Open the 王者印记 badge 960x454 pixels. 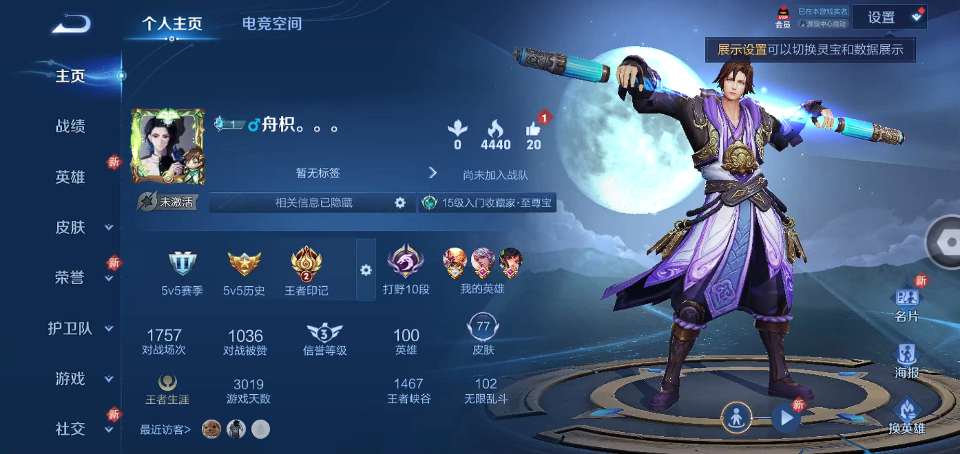pyautogui.click(x=305, y=272)
